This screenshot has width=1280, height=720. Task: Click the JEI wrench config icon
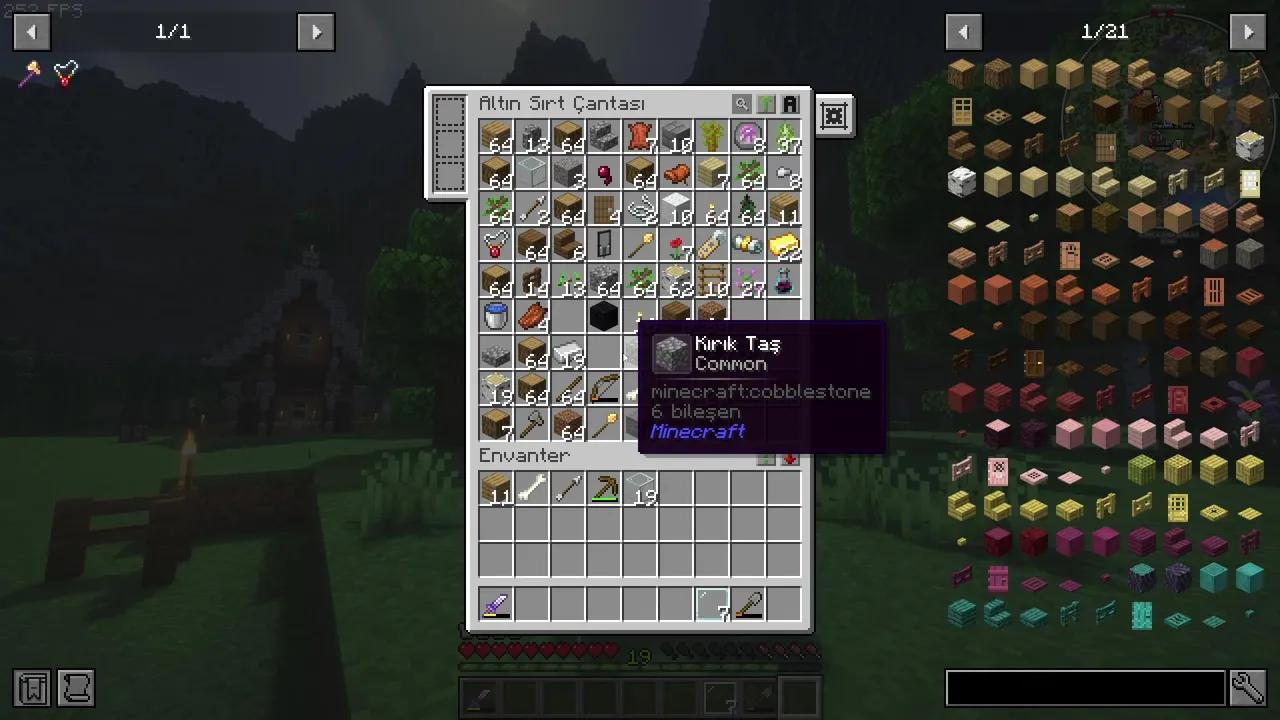pyautogui.click(x=1248, y=688)
